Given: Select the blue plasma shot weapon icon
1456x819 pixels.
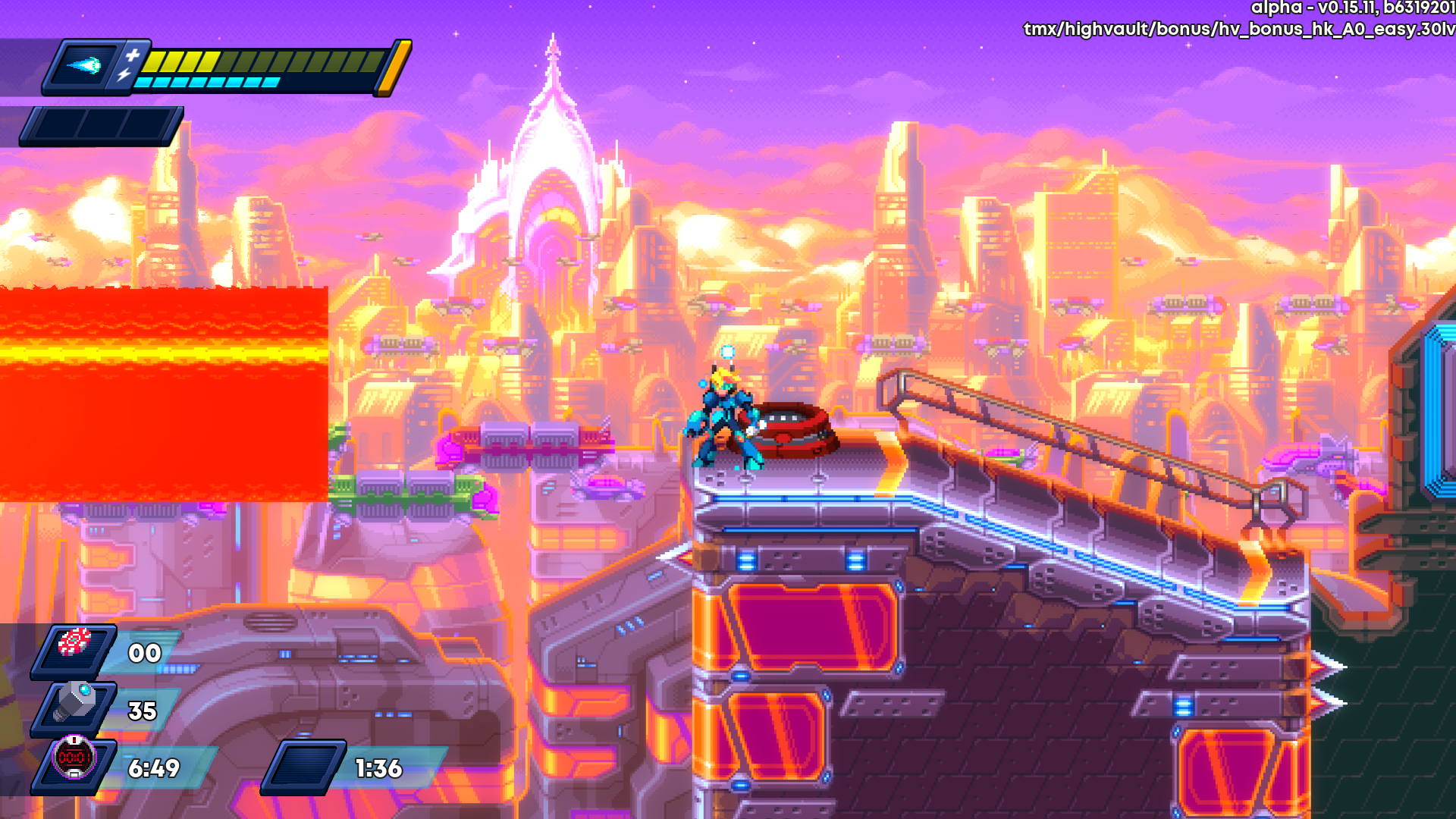Looking at the screenshot, I should [x=86, y=66].
